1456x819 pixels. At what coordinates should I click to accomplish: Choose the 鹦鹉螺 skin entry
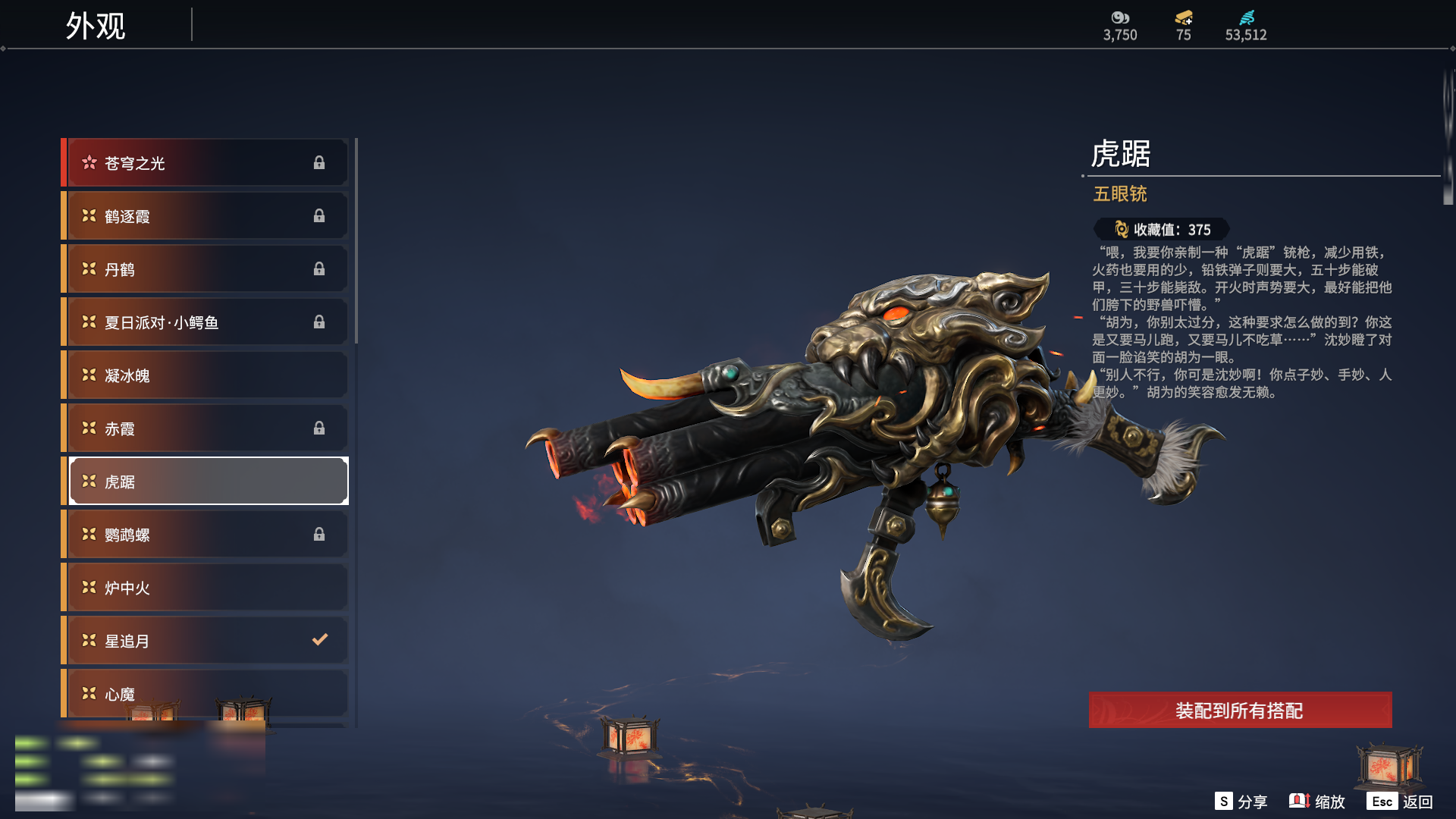(x=206, y=535)
